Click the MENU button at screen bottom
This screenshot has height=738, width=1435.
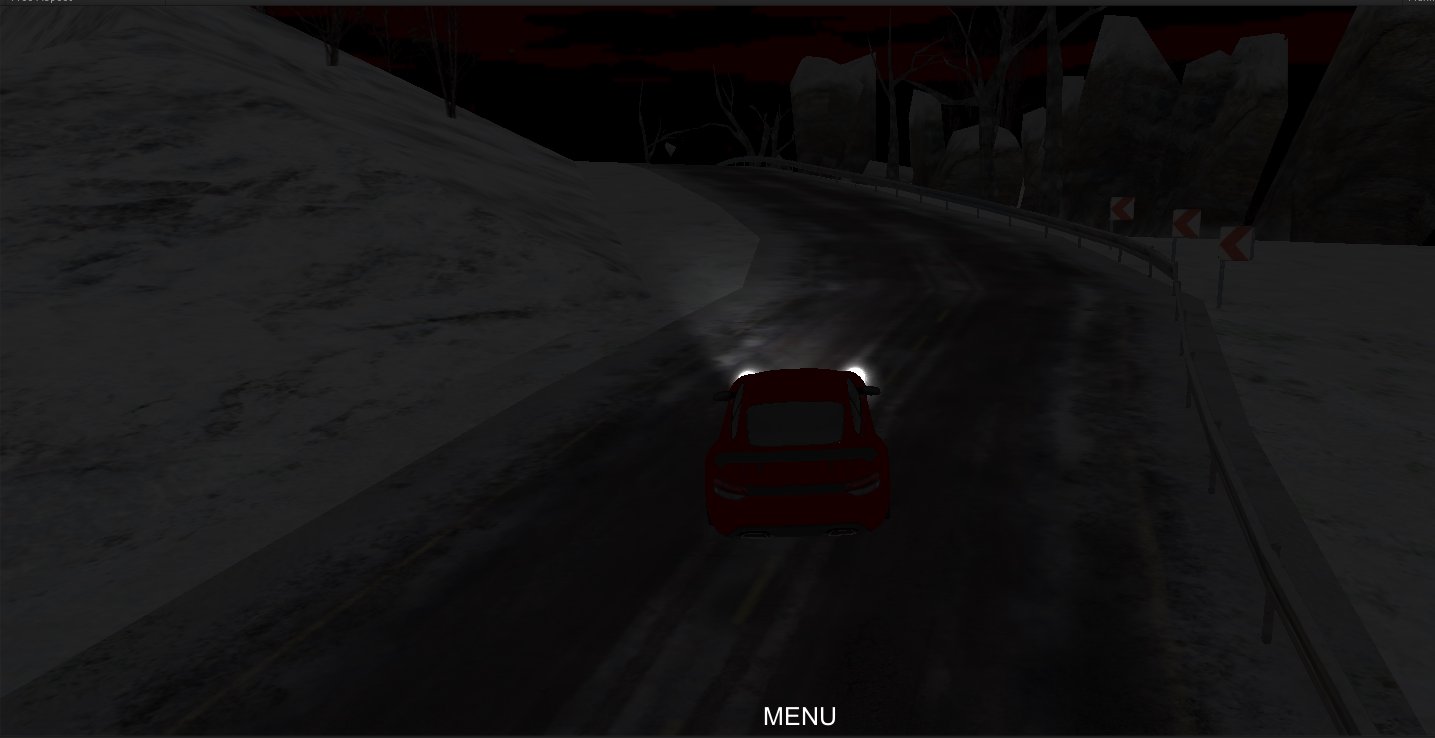pos(799,716)
